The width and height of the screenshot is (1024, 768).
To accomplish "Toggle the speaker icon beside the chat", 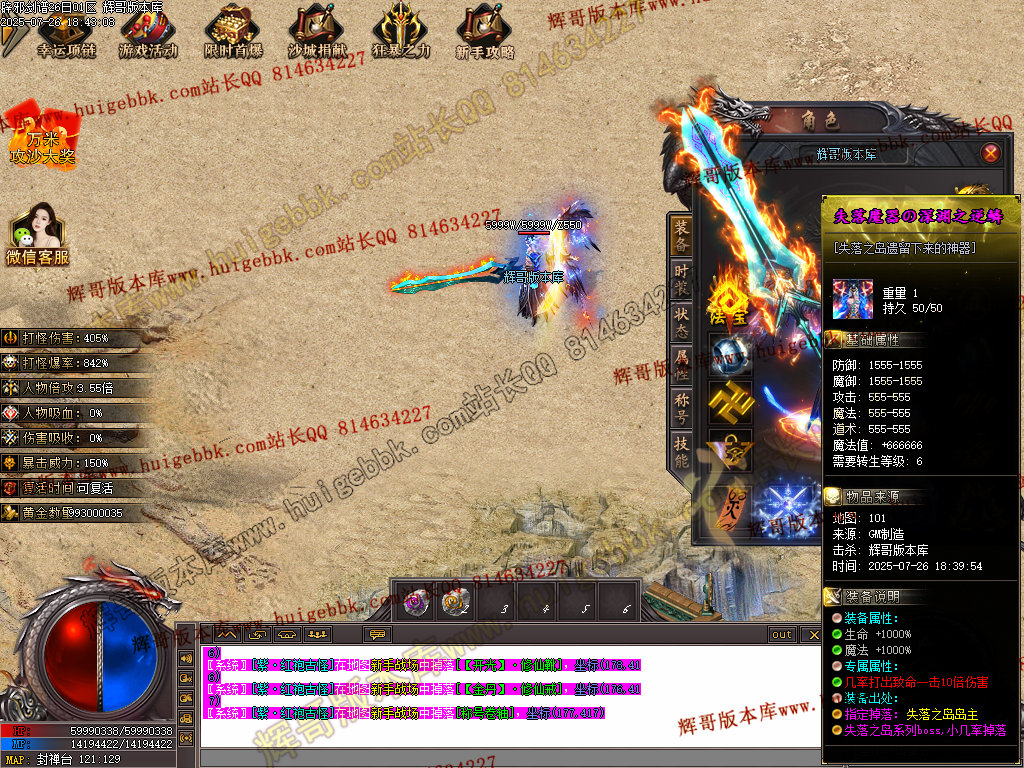I will 185,658.
